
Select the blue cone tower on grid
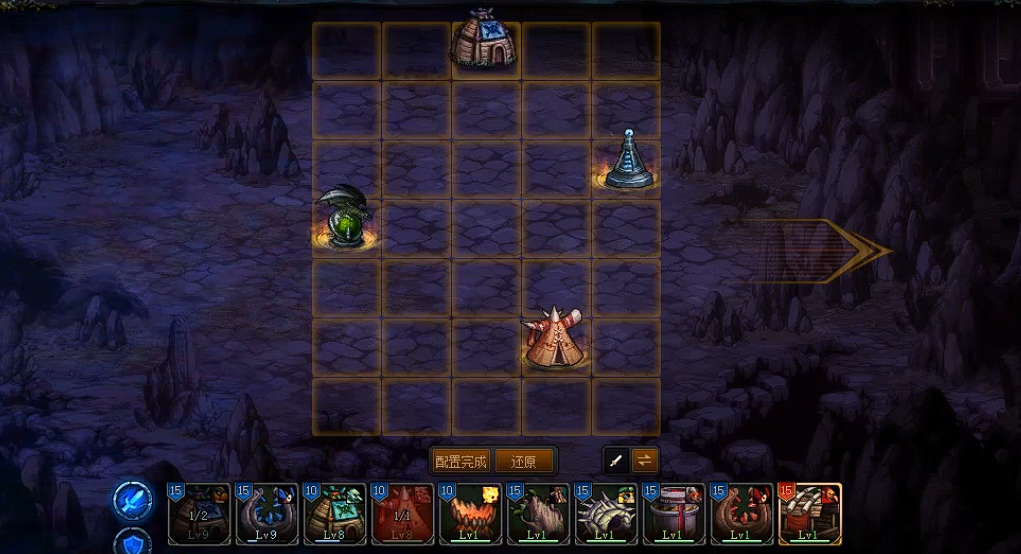point(628,161)
